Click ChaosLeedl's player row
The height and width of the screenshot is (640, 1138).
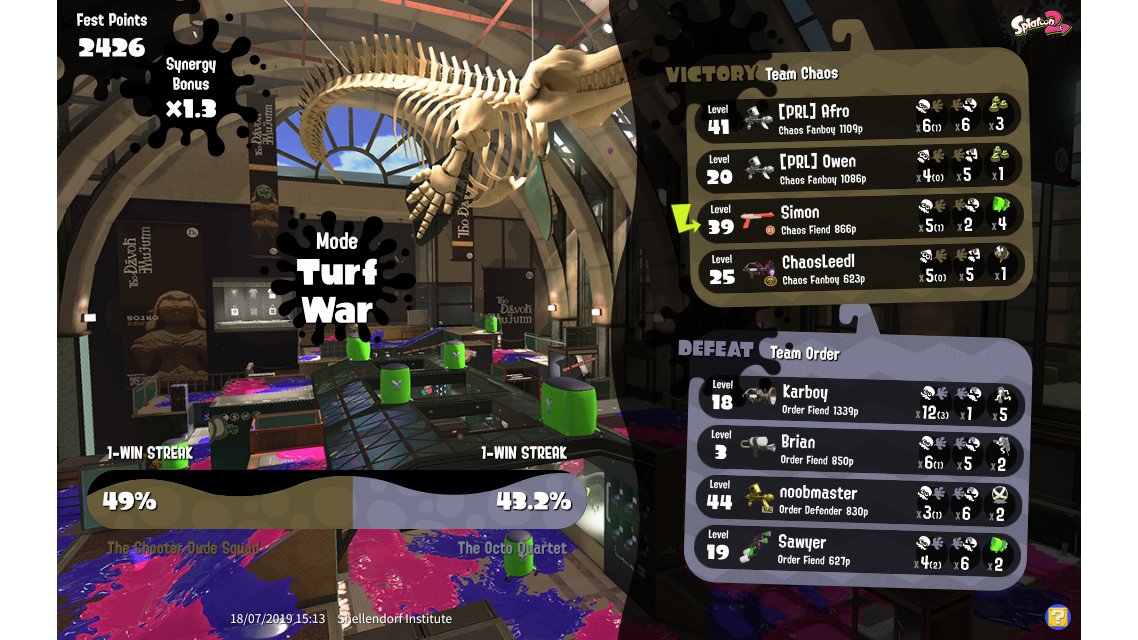tap(858, 270)
